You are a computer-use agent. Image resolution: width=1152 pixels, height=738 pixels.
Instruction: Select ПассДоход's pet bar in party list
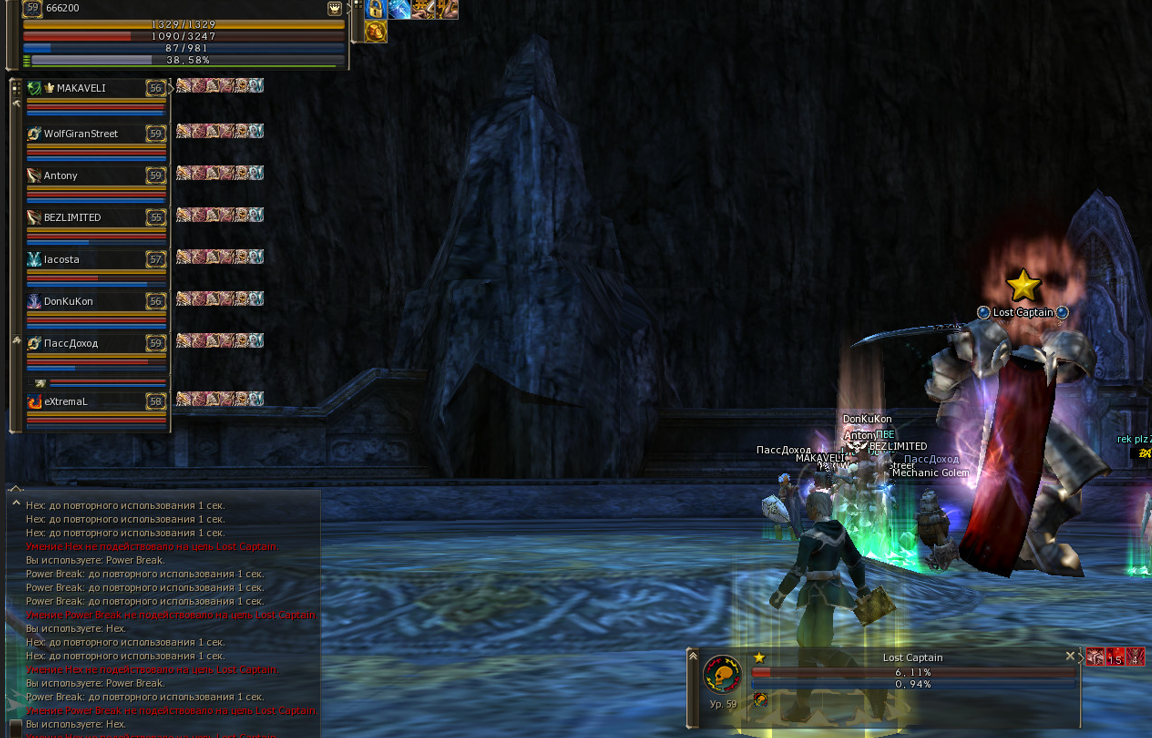click(100, 383)
